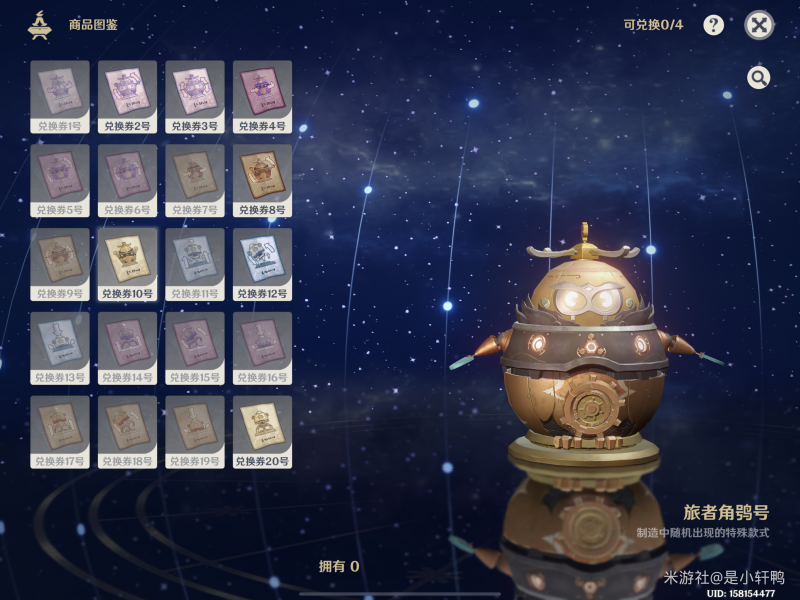This screenshot has height=600, width=800.
Task: Select the 兑换券12号 voucher
Action: [262, 265]
